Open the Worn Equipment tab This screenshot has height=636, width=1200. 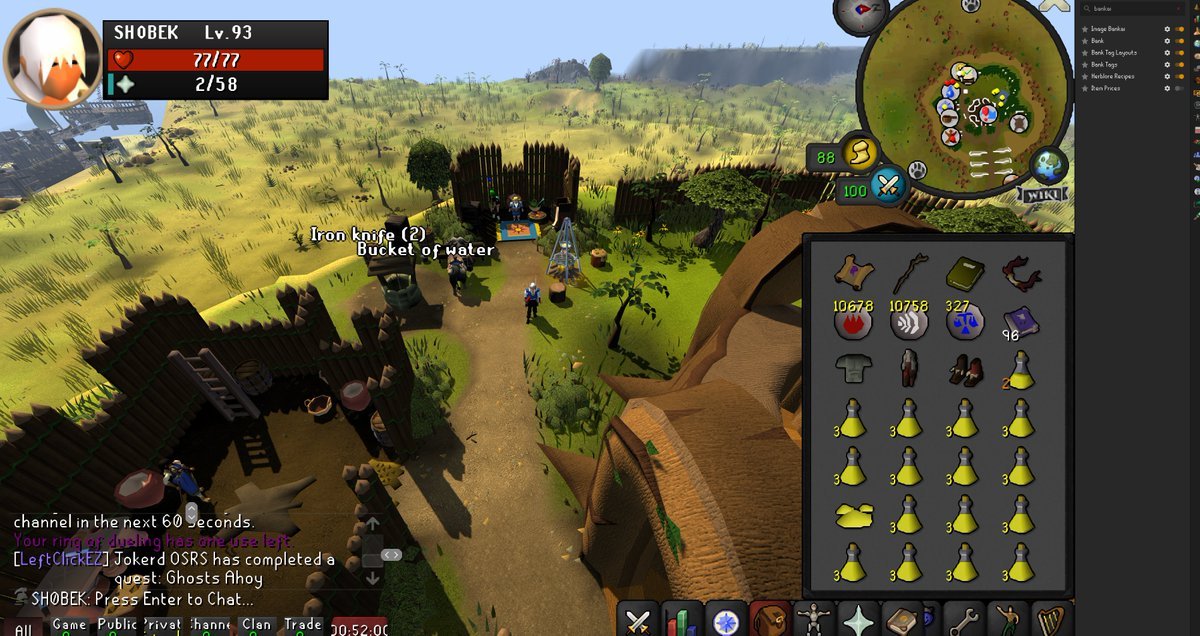(815, 620)
